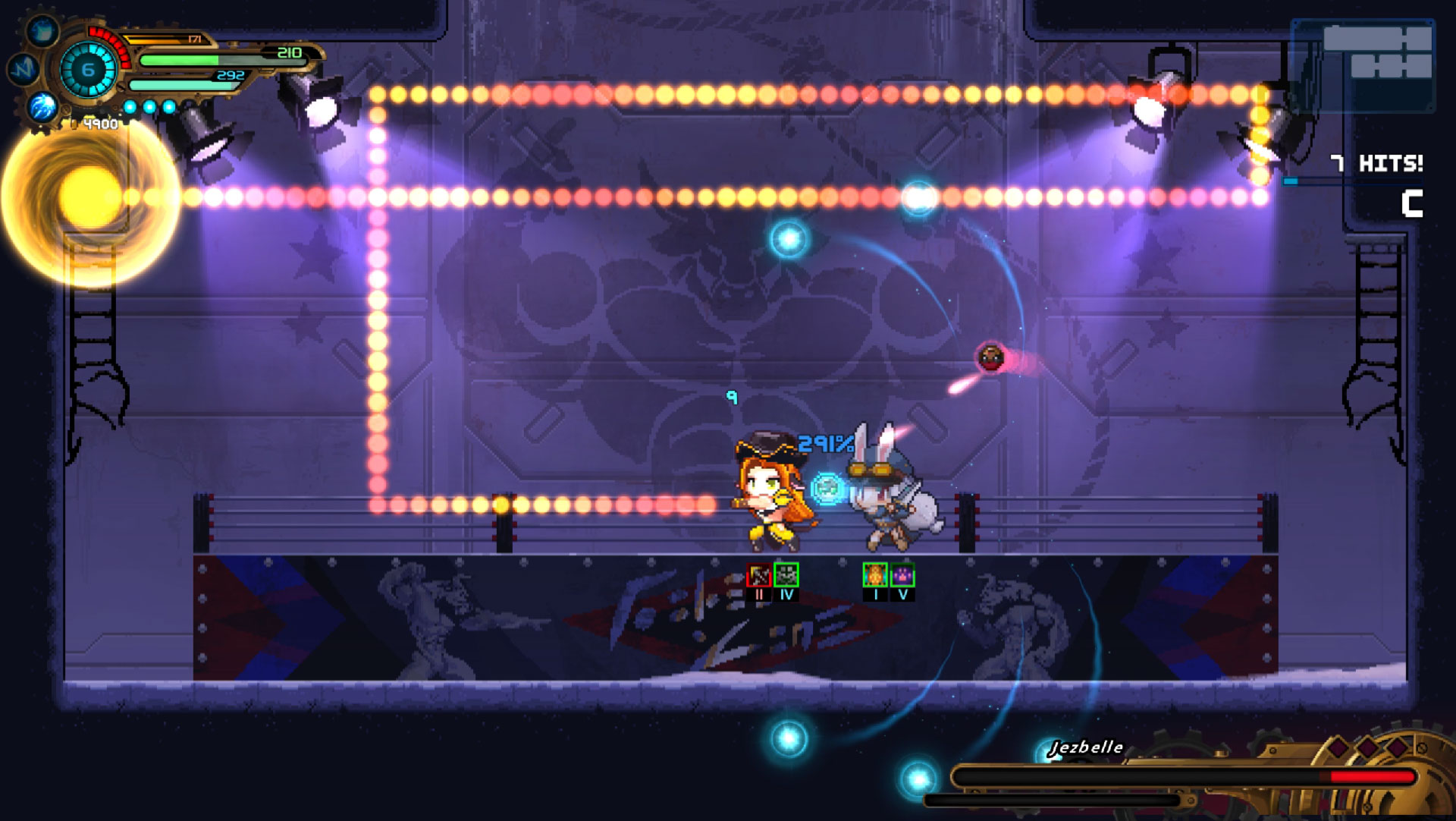1456x821 pixels.
Task: Select the top blue skill orb icon
Action: click(x=42, y=32)
